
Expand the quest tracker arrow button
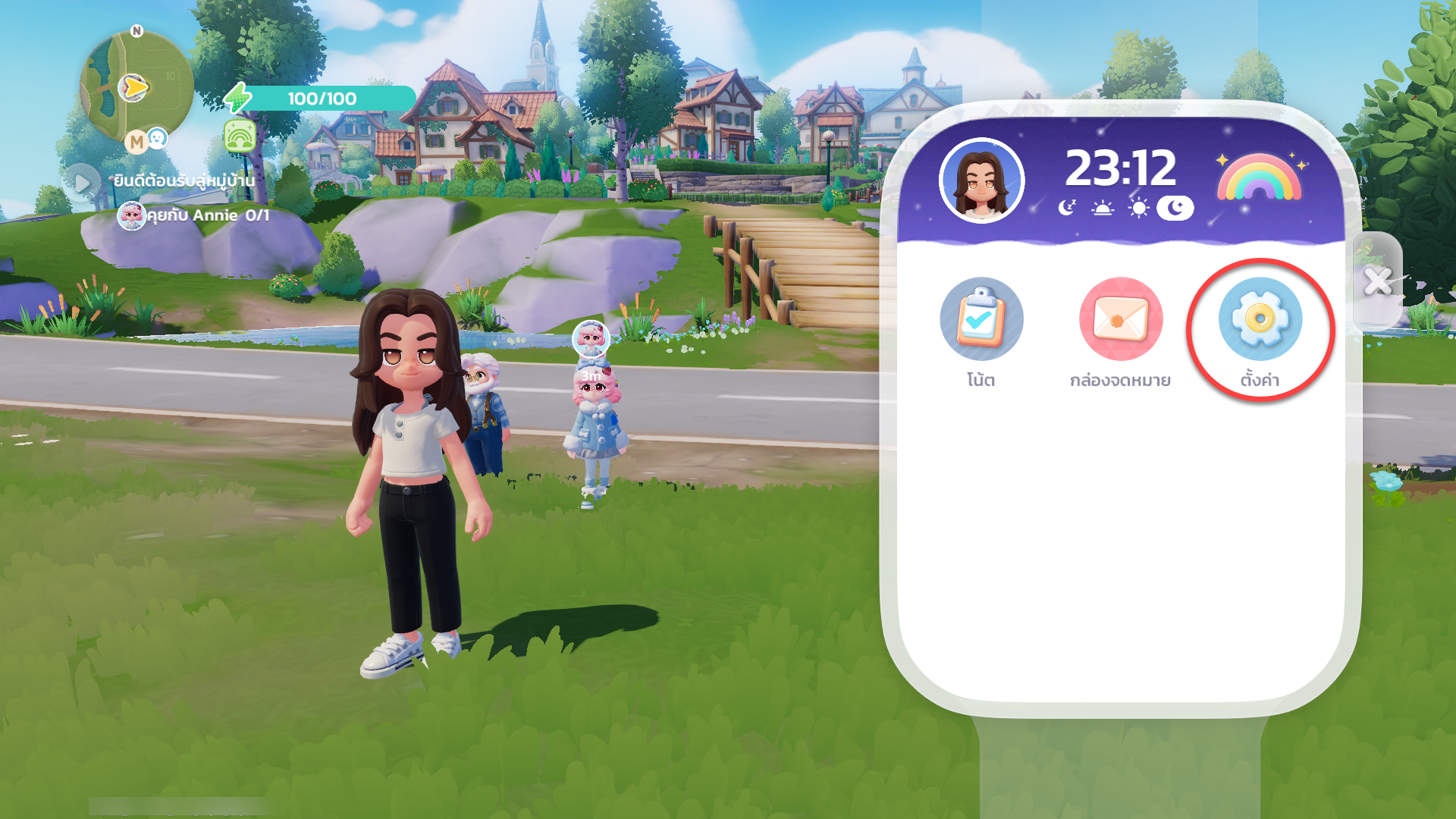click(82, 183)
